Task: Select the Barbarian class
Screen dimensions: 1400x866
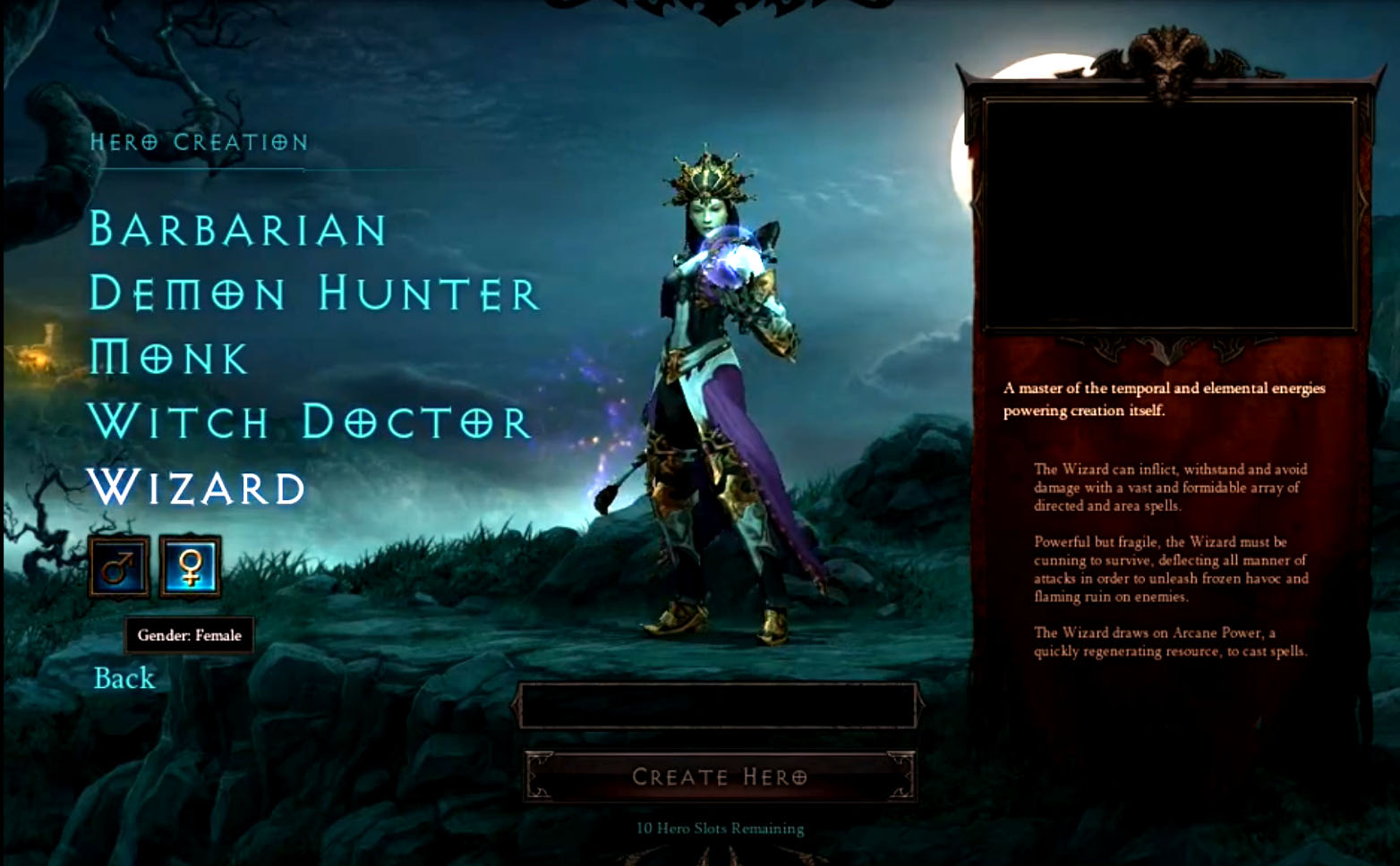Action: [238, 230]
